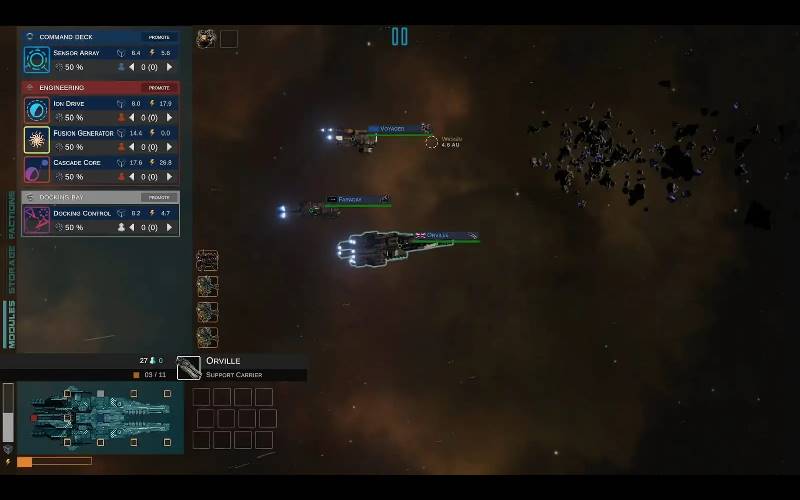Select the Faraday ship name label

click(349, 200)
